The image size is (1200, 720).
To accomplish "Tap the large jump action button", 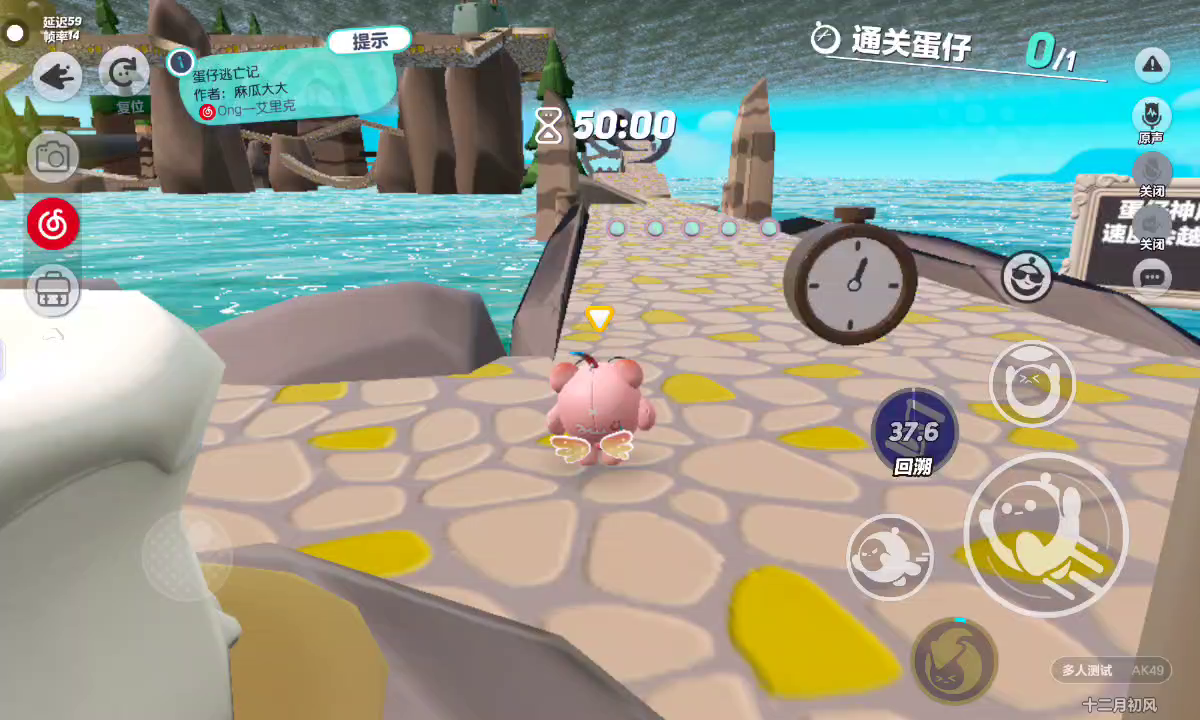I will (x=1045, y=533).
